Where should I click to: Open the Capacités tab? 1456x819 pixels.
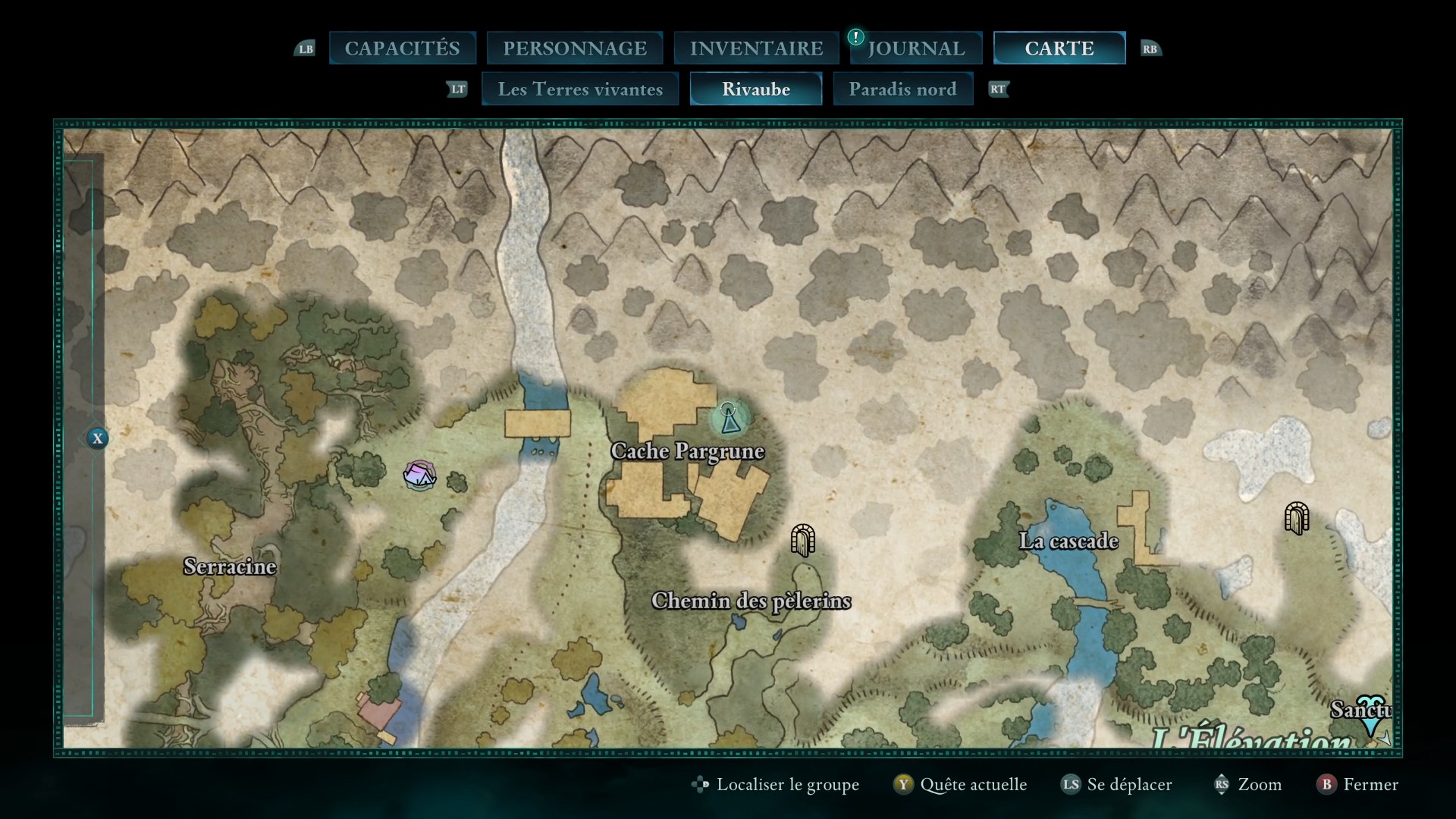point(402,48)
